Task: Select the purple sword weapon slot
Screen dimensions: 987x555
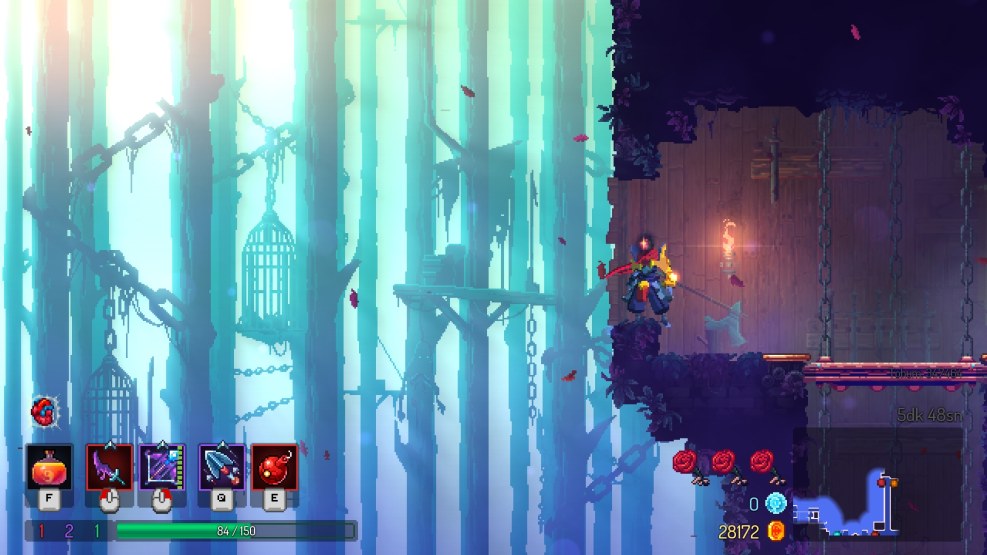Action: [x=109, y=468]
